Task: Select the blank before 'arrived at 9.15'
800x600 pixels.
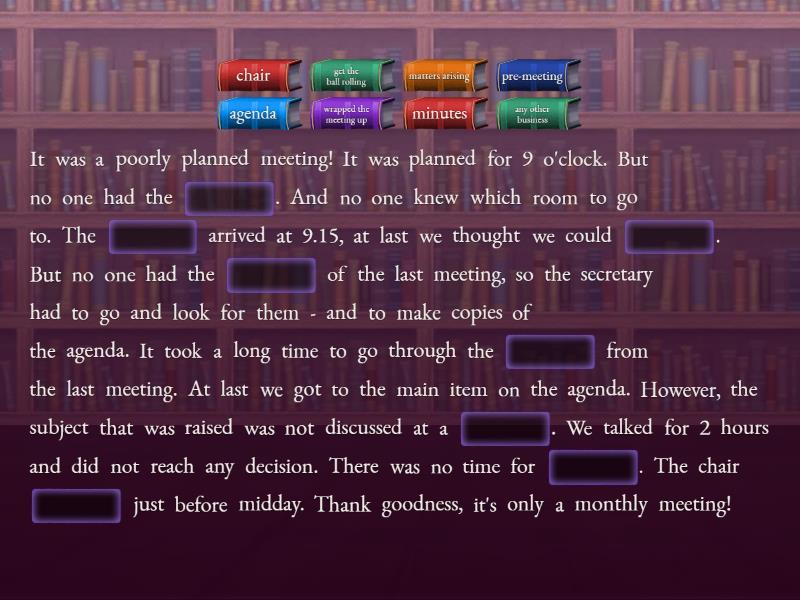Action: (x=153, y=237)
